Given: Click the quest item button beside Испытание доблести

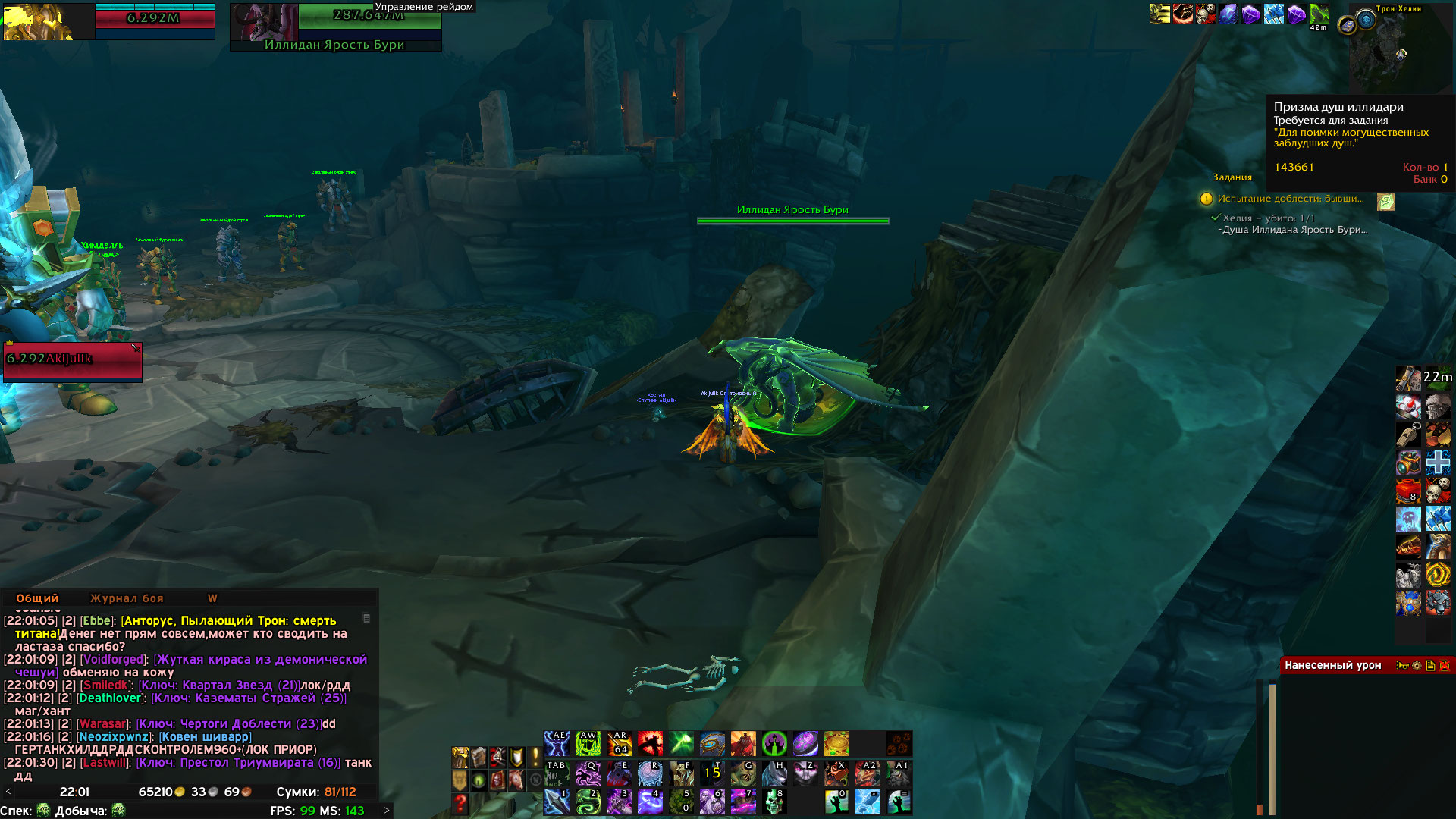Looking at the screenshot, I should pyautogui.click(x=1385, y=202).
